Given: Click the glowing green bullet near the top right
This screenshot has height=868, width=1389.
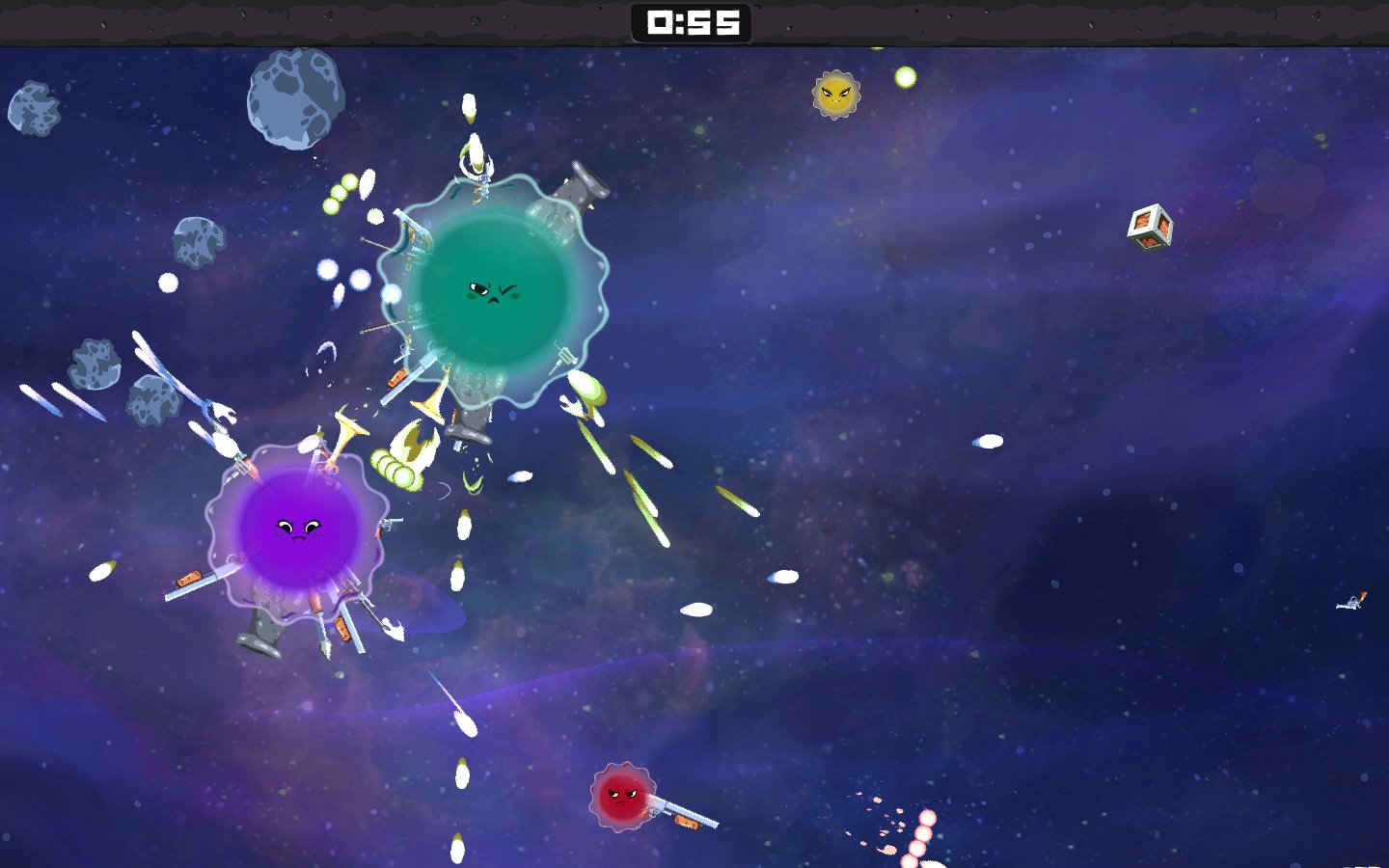Looking at the screenshot, I should pyautogui.click(x=905, y=75).
